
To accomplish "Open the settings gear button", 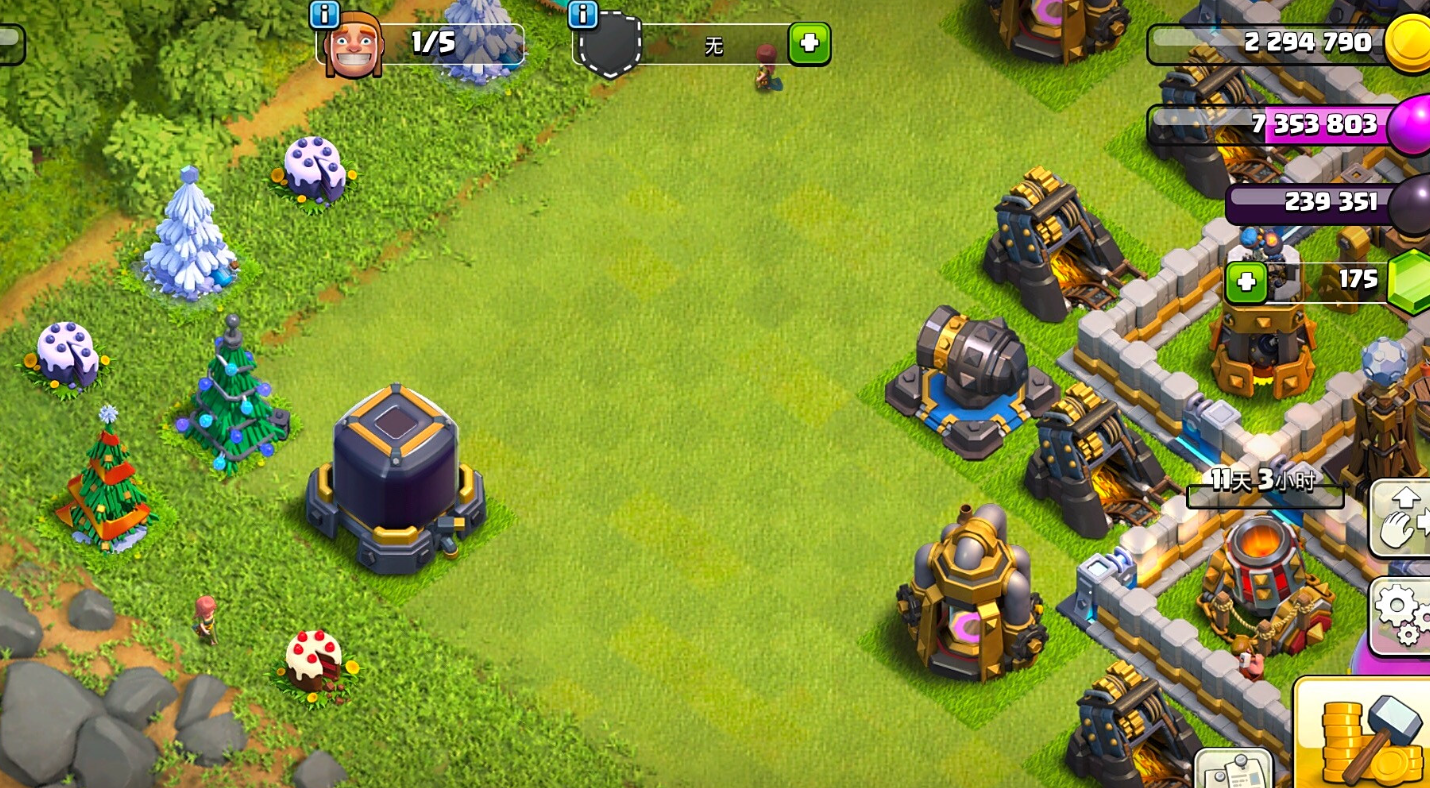I will (x=1403, y=613).
